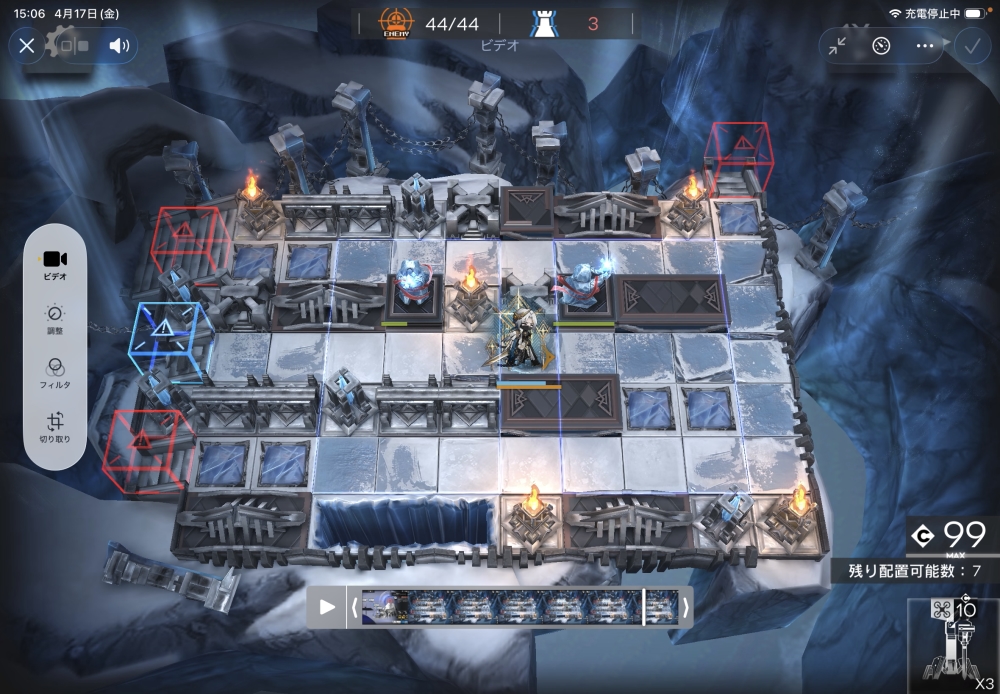Play the video from the timeline
This screenshot has height=694, width=1000.
[x=327, y=607]
